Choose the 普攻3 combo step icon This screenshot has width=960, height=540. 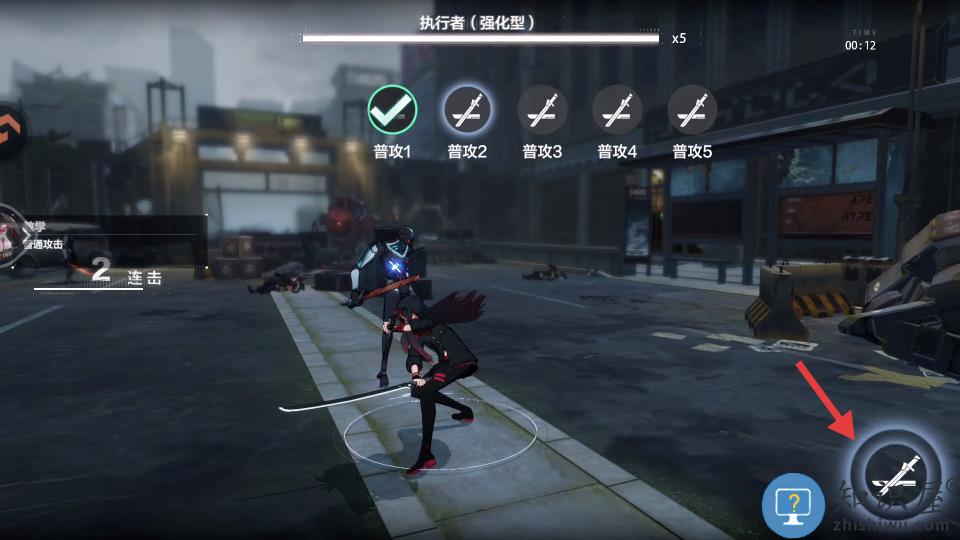(542, 110)
